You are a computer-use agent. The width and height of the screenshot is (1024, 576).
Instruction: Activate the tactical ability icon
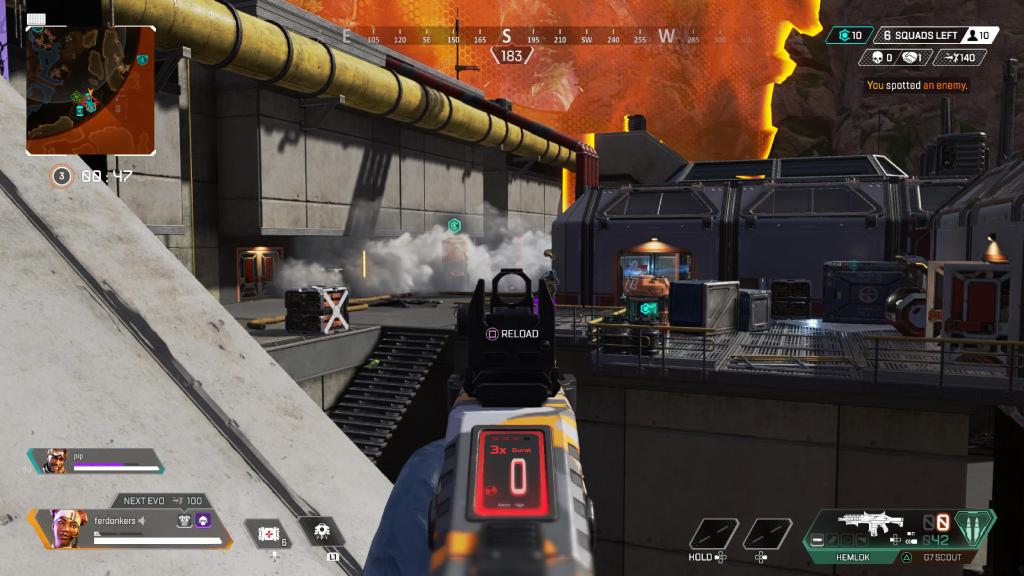click(322, 531)
